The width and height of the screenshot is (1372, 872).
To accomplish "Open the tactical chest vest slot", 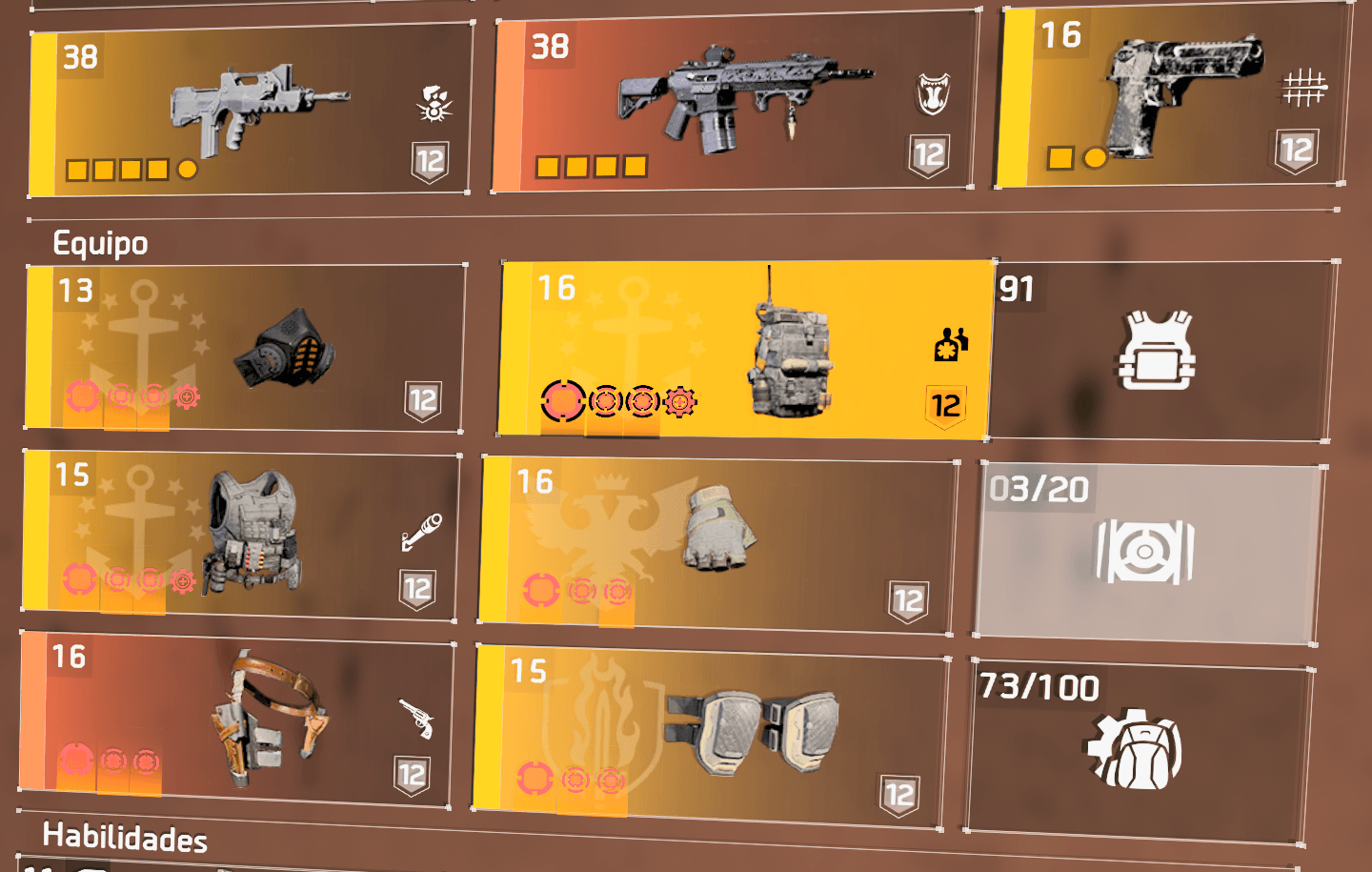I will 239,535.
